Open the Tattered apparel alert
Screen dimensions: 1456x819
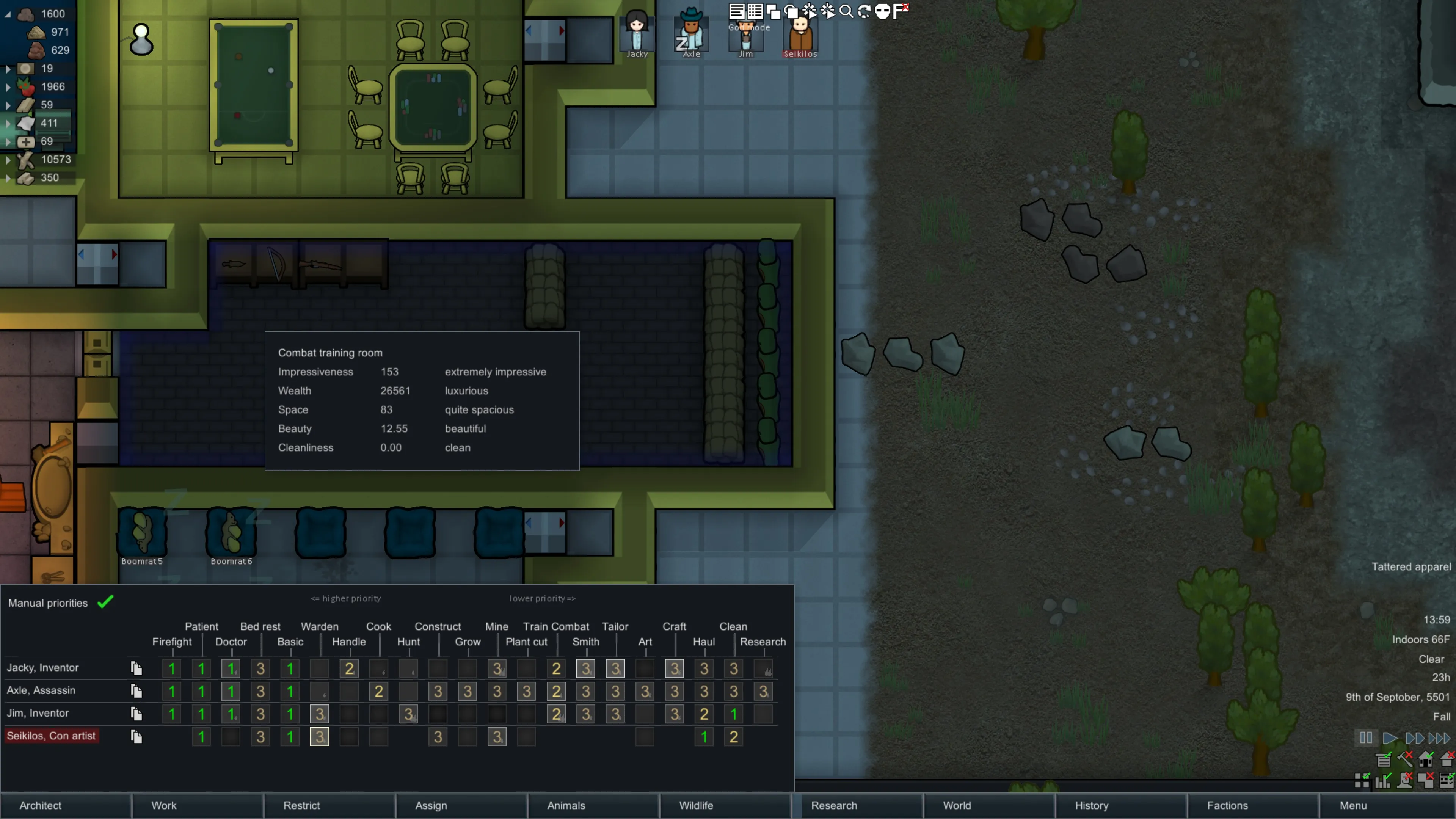[x=1410, y=567]
